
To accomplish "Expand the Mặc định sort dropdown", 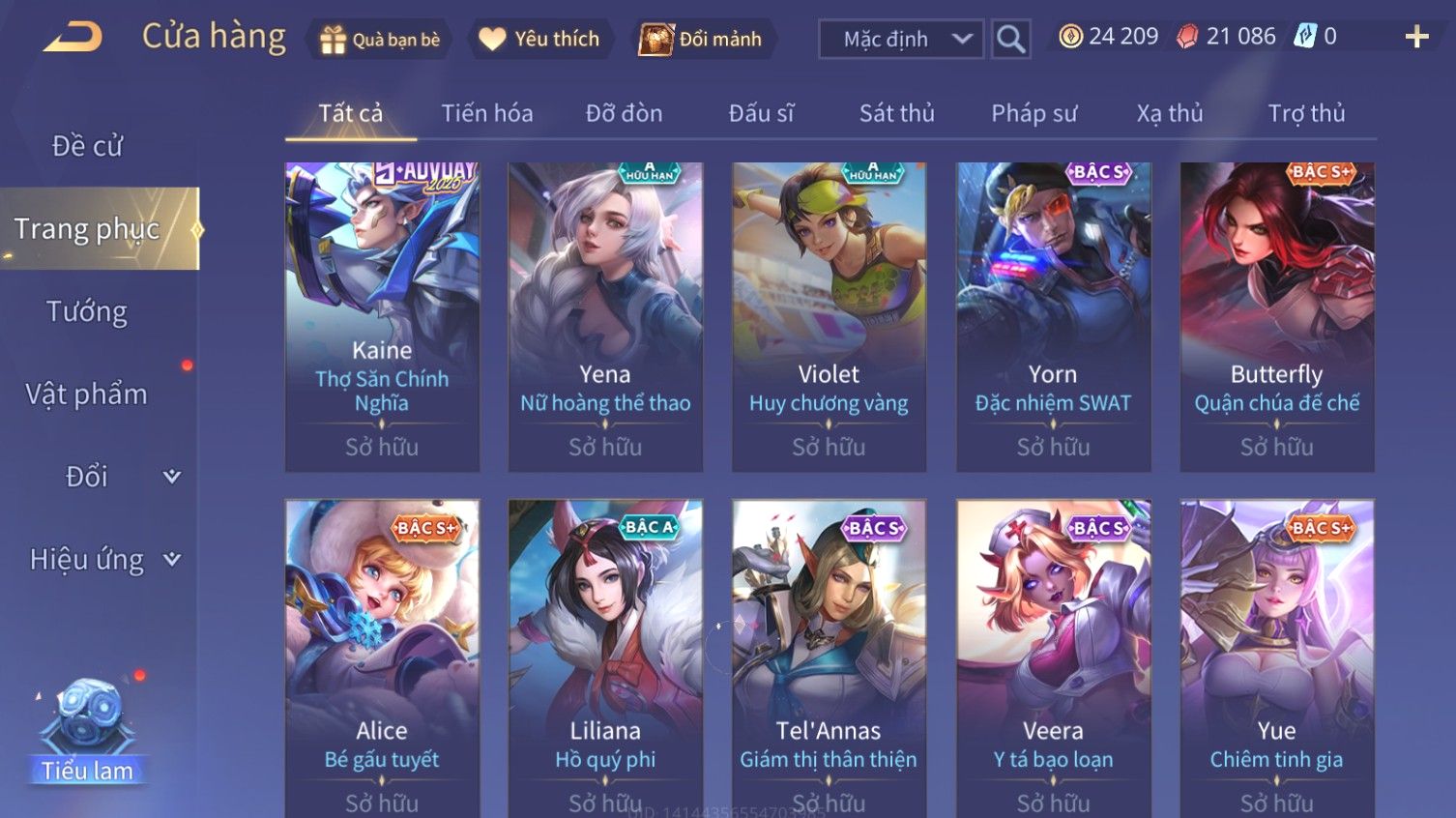I will 901,40.
